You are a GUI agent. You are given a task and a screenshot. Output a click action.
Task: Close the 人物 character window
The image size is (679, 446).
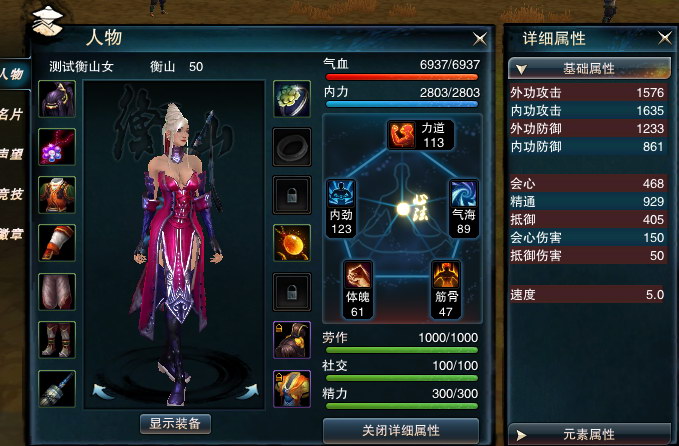click(x=480, y=38)
